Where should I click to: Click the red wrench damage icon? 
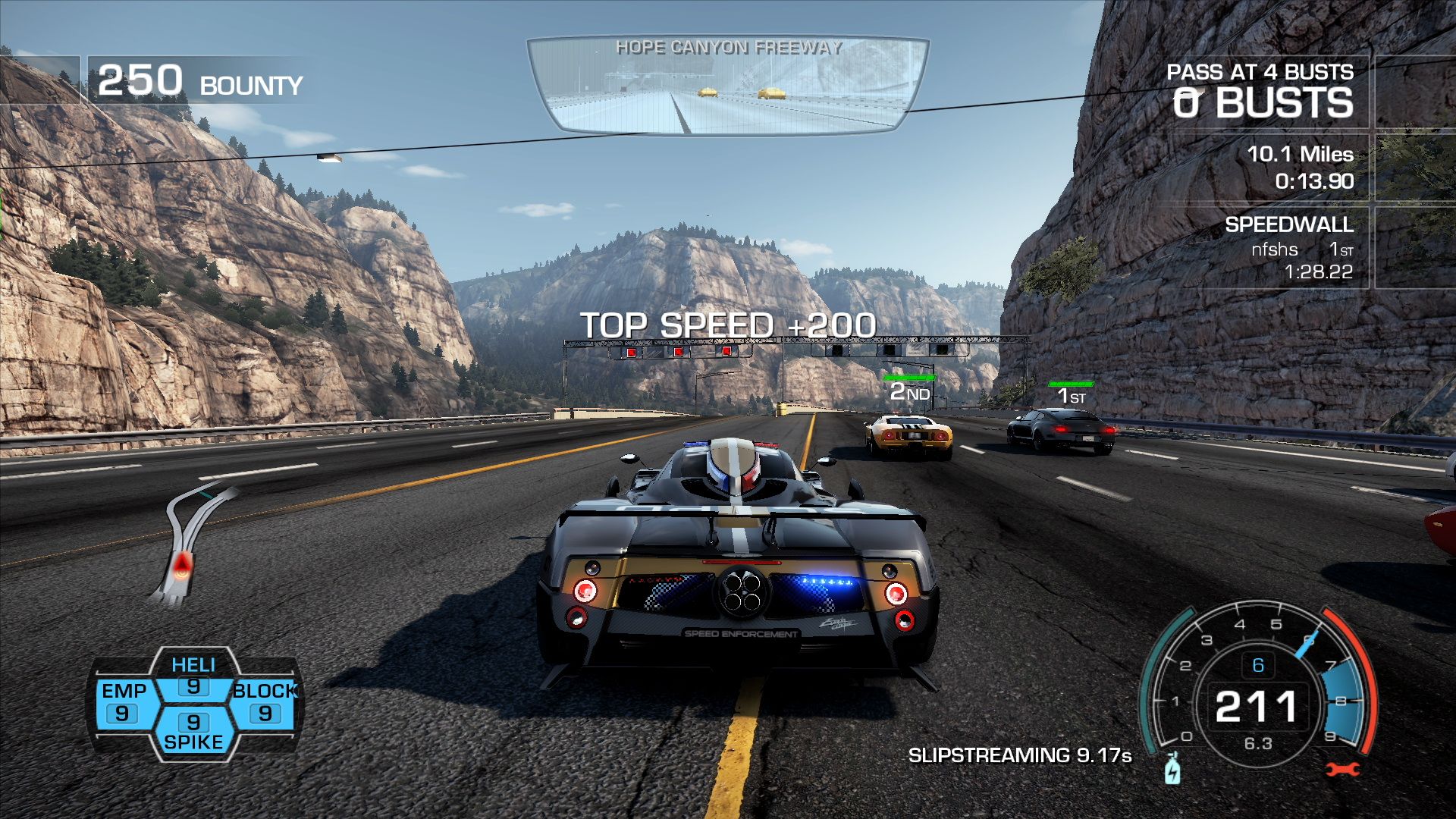(1342, 770)
